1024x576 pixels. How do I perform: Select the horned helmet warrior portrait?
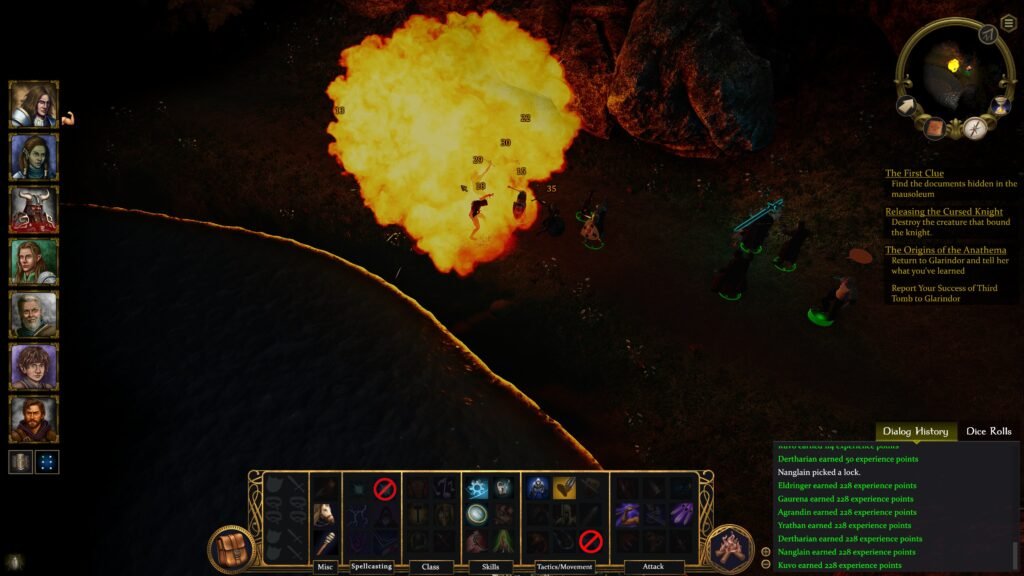34,209
